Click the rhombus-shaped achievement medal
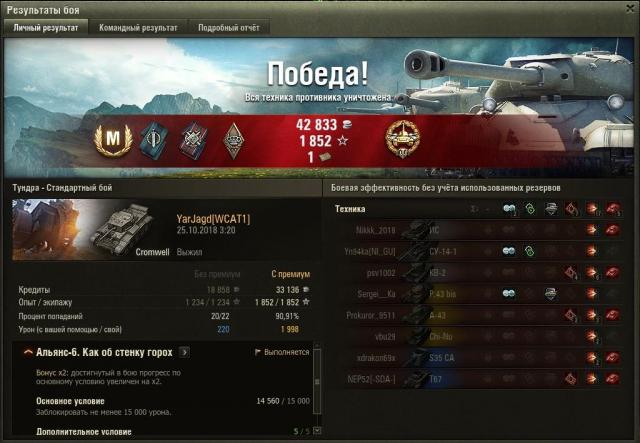Viewport: 640px width, 443px height. [234, 139]
